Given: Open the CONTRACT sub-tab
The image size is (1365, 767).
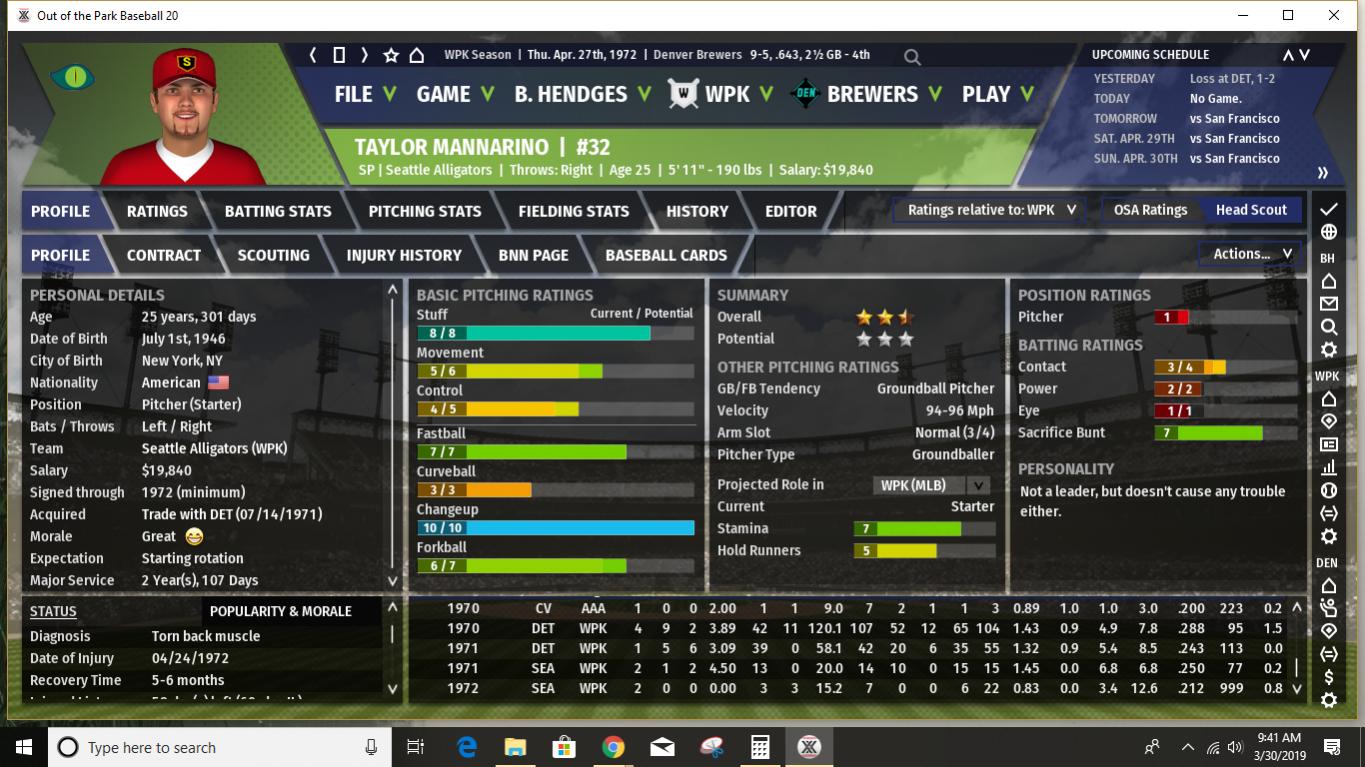Looking at the screenshot, I should tap(164, 255).
